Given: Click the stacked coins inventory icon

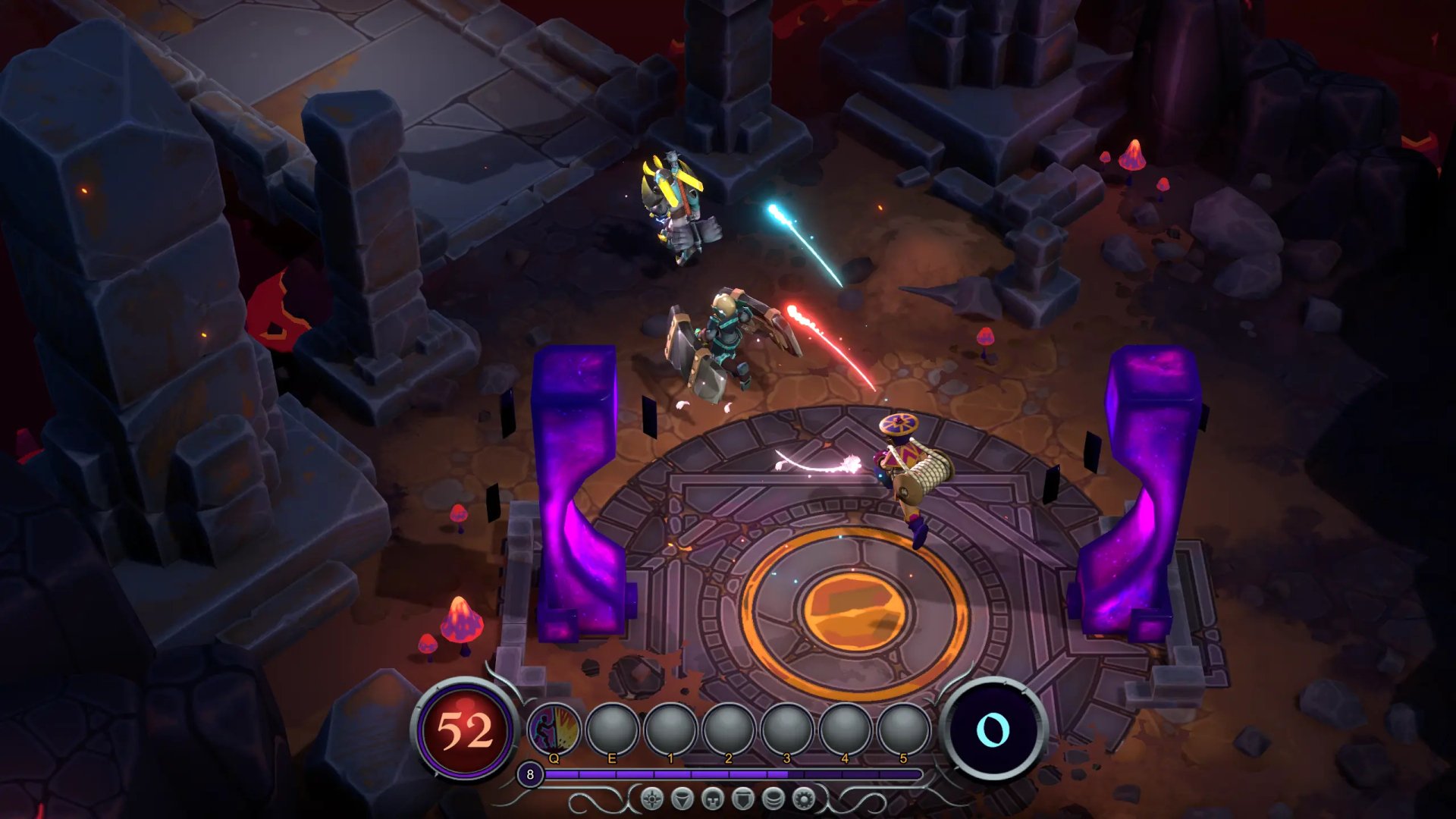Looking at the screenshot, I should point(773,799).
